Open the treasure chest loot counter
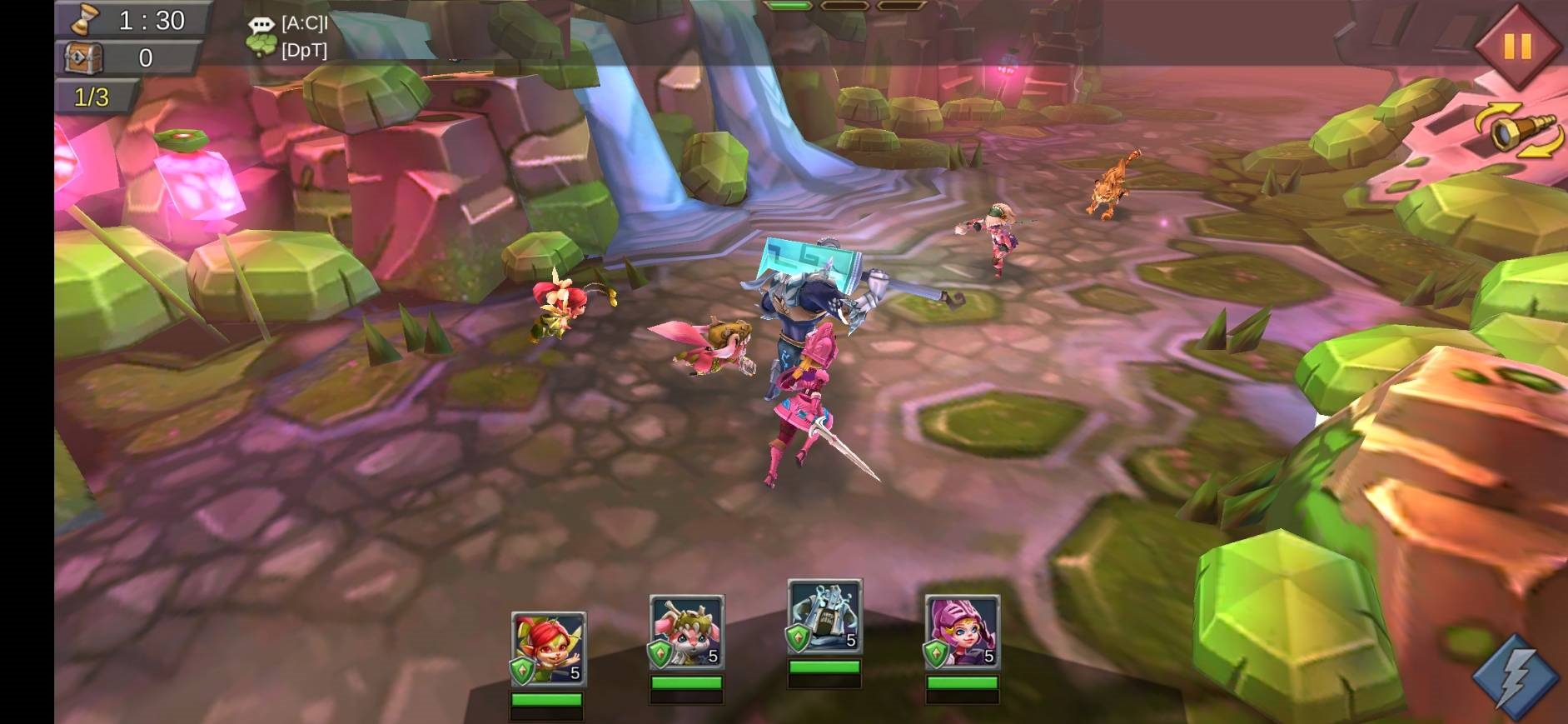The width and height of the screenshot is (1568, 724). (84, 57)
